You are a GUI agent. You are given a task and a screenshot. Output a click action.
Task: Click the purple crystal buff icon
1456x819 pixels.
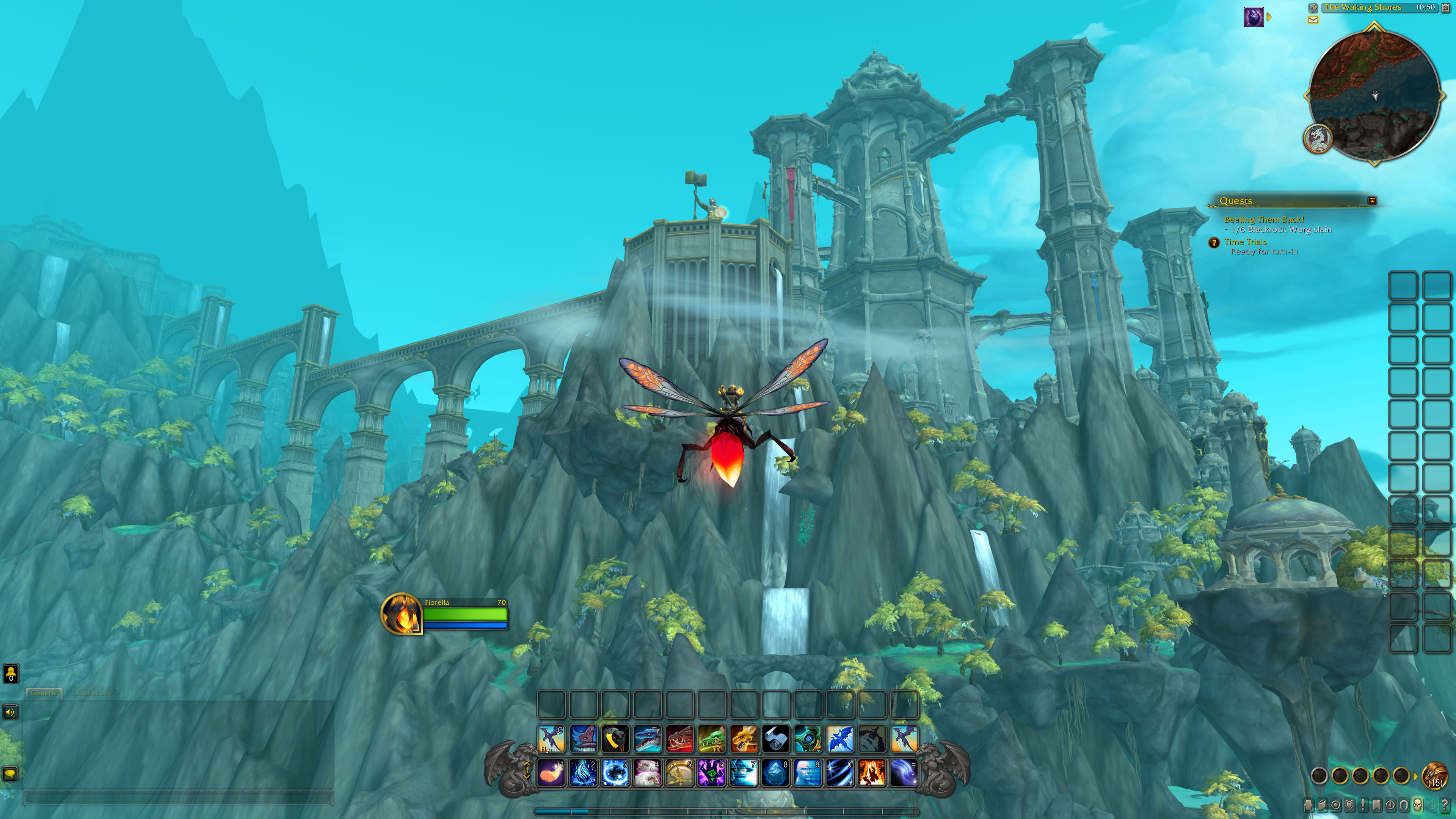[1254, 17]
